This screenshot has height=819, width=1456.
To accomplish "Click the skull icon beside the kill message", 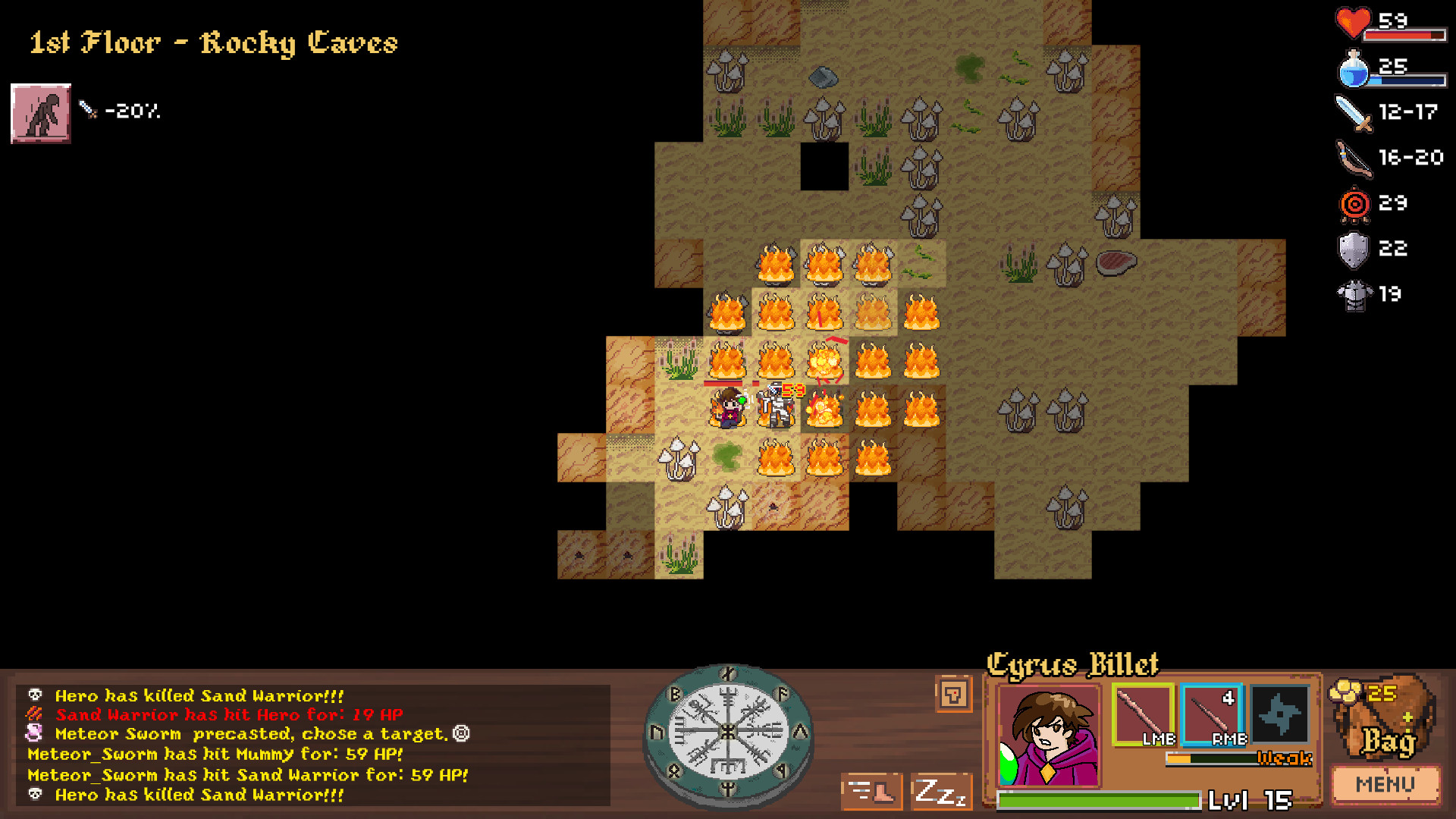I will pos(34,695).
